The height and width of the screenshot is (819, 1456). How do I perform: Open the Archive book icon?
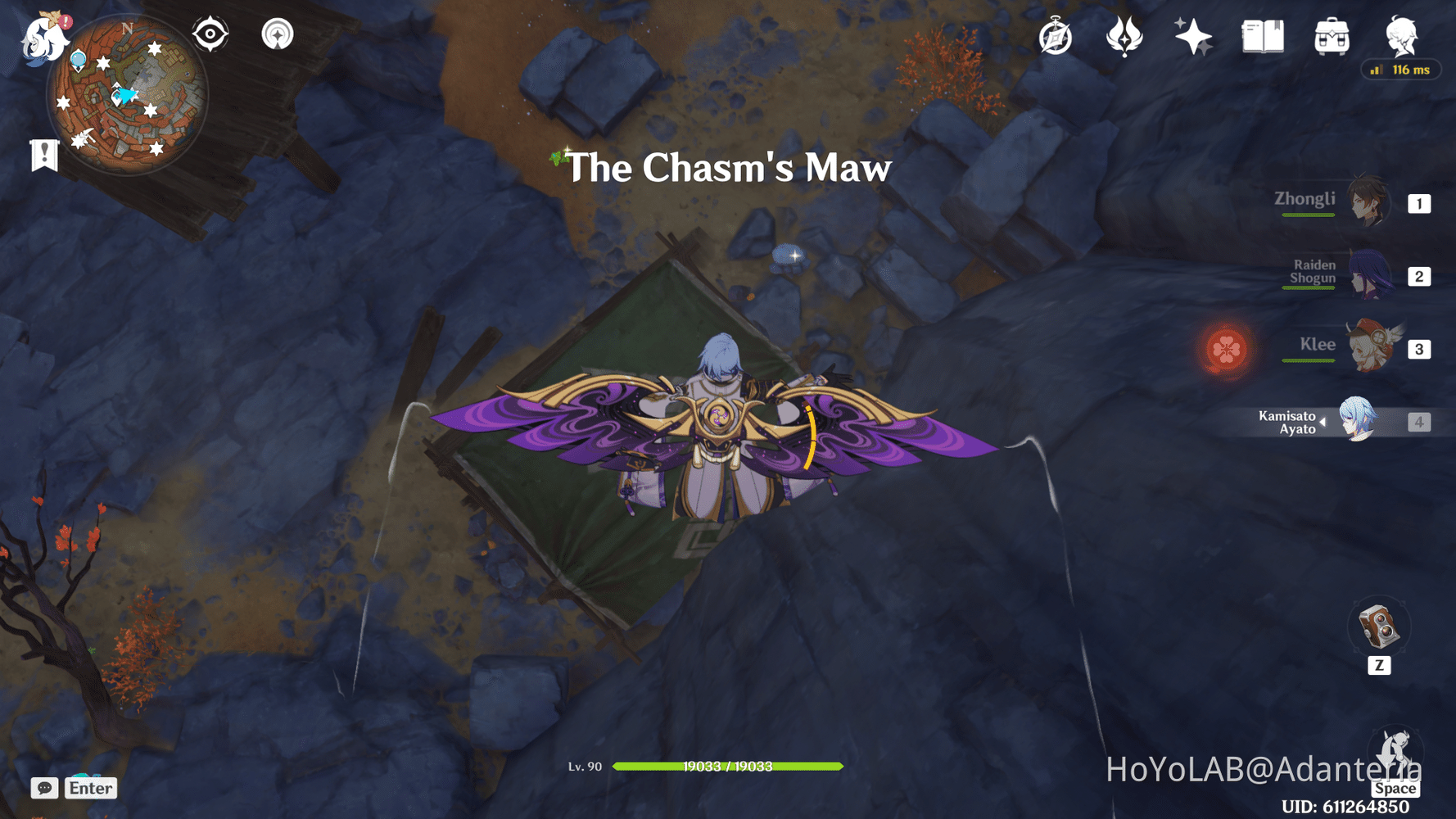pyautogui.click(x=1262, y=34)
